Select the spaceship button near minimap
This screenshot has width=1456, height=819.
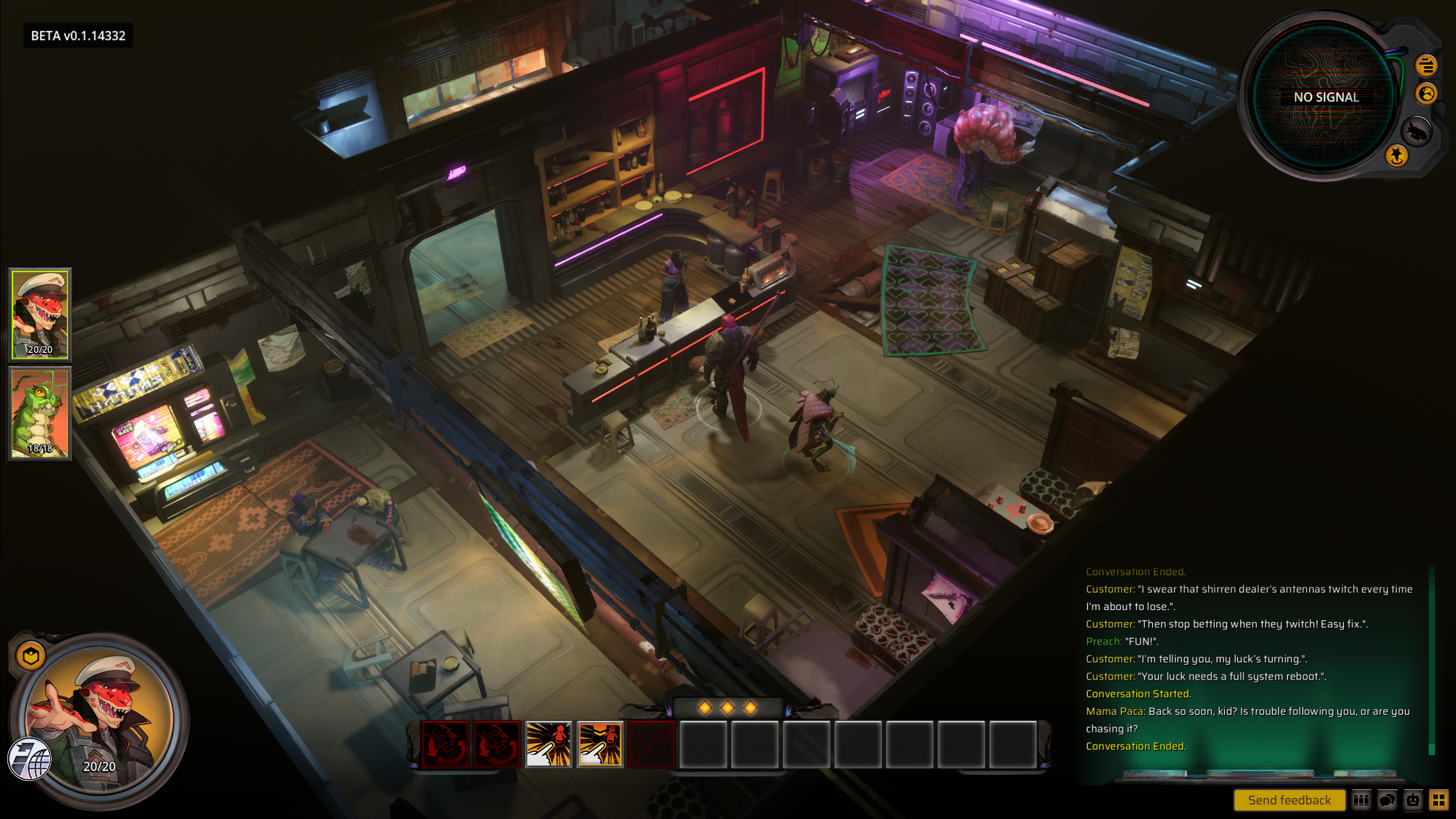(1416, 132)
